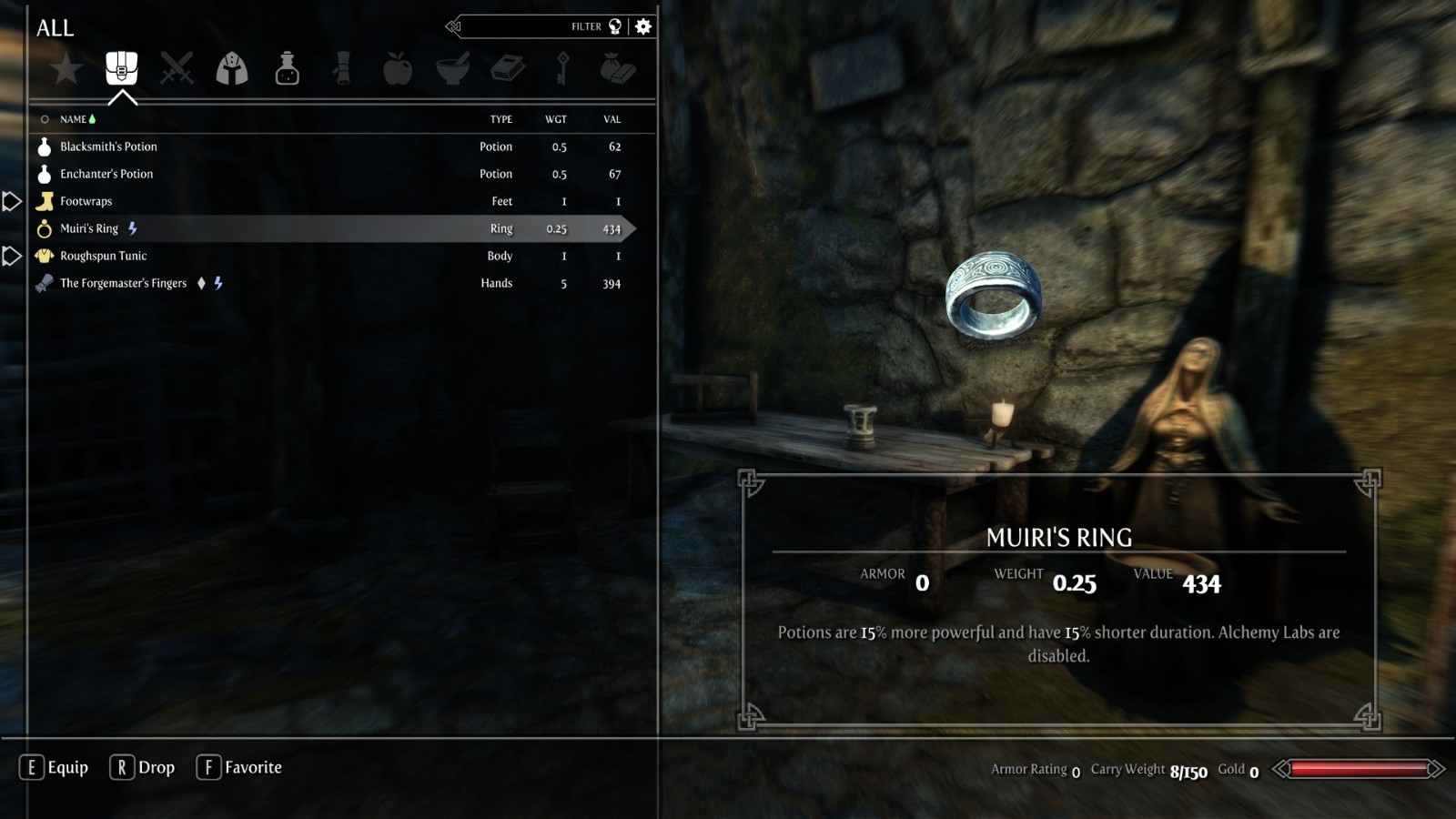Open the Scrolls category tab
The width and height of the screenshot is (1456, 819).
342,69
